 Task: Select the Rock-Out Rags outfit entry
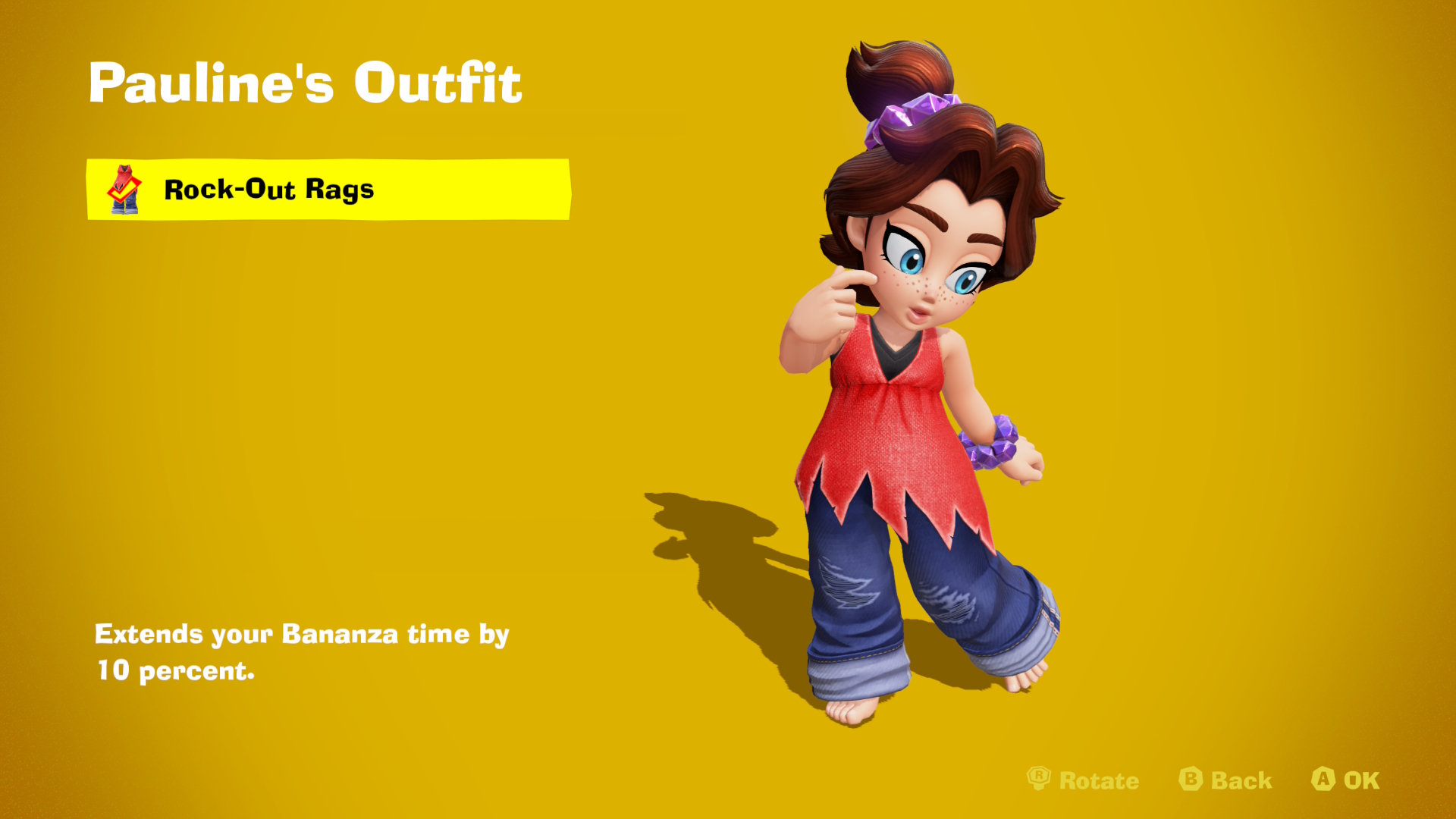click(328, 190)
